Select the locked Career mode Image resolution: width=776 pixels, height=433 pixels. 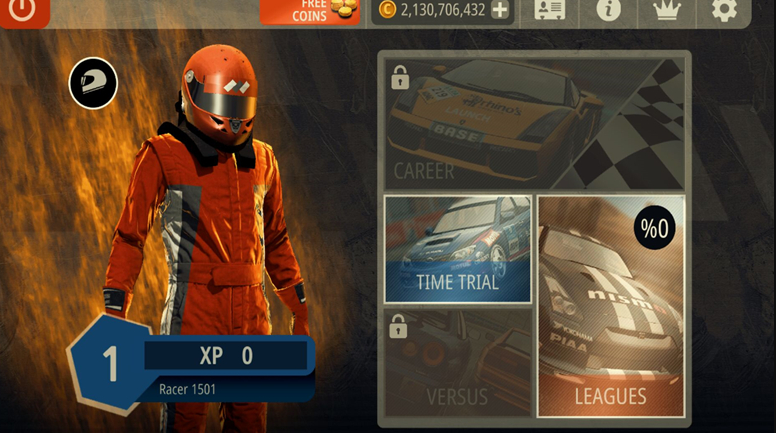[x=535, y=123]
